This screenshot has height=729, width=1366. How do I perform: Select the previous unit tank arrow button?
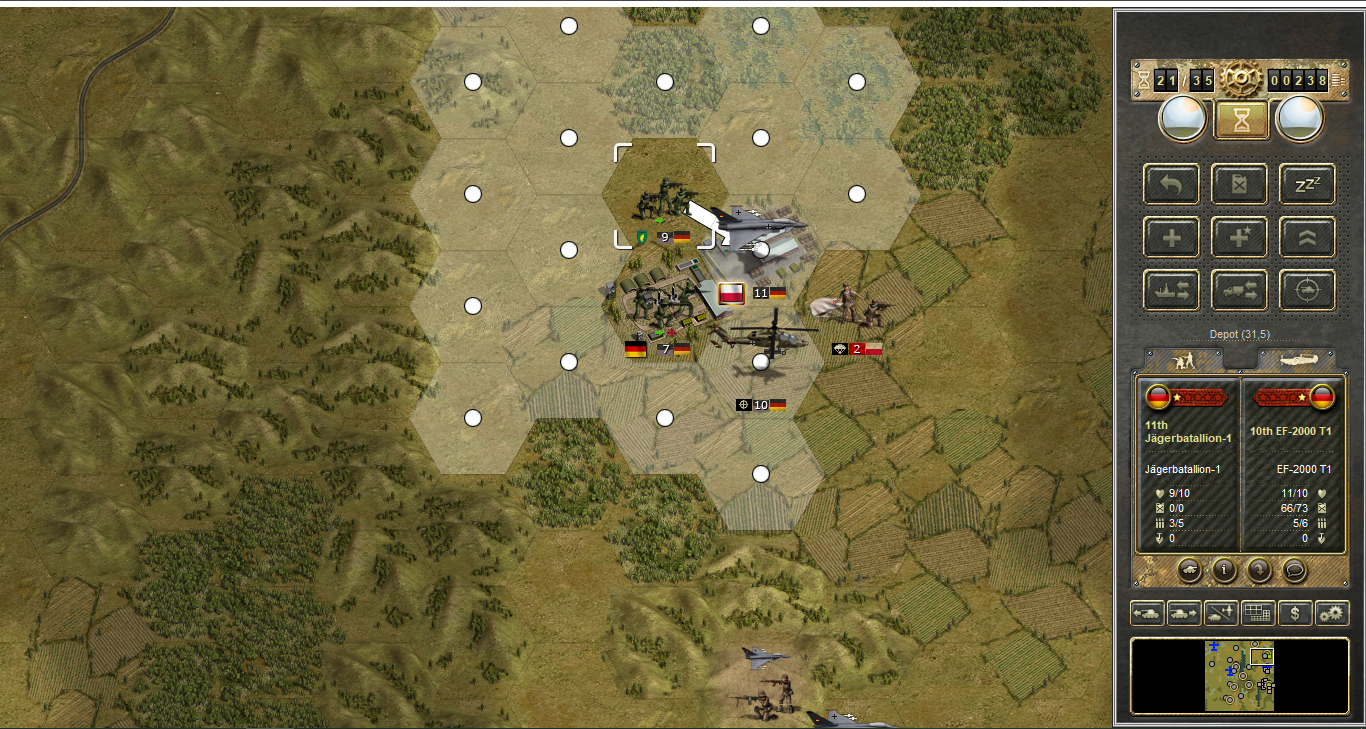coord(1147,613)
